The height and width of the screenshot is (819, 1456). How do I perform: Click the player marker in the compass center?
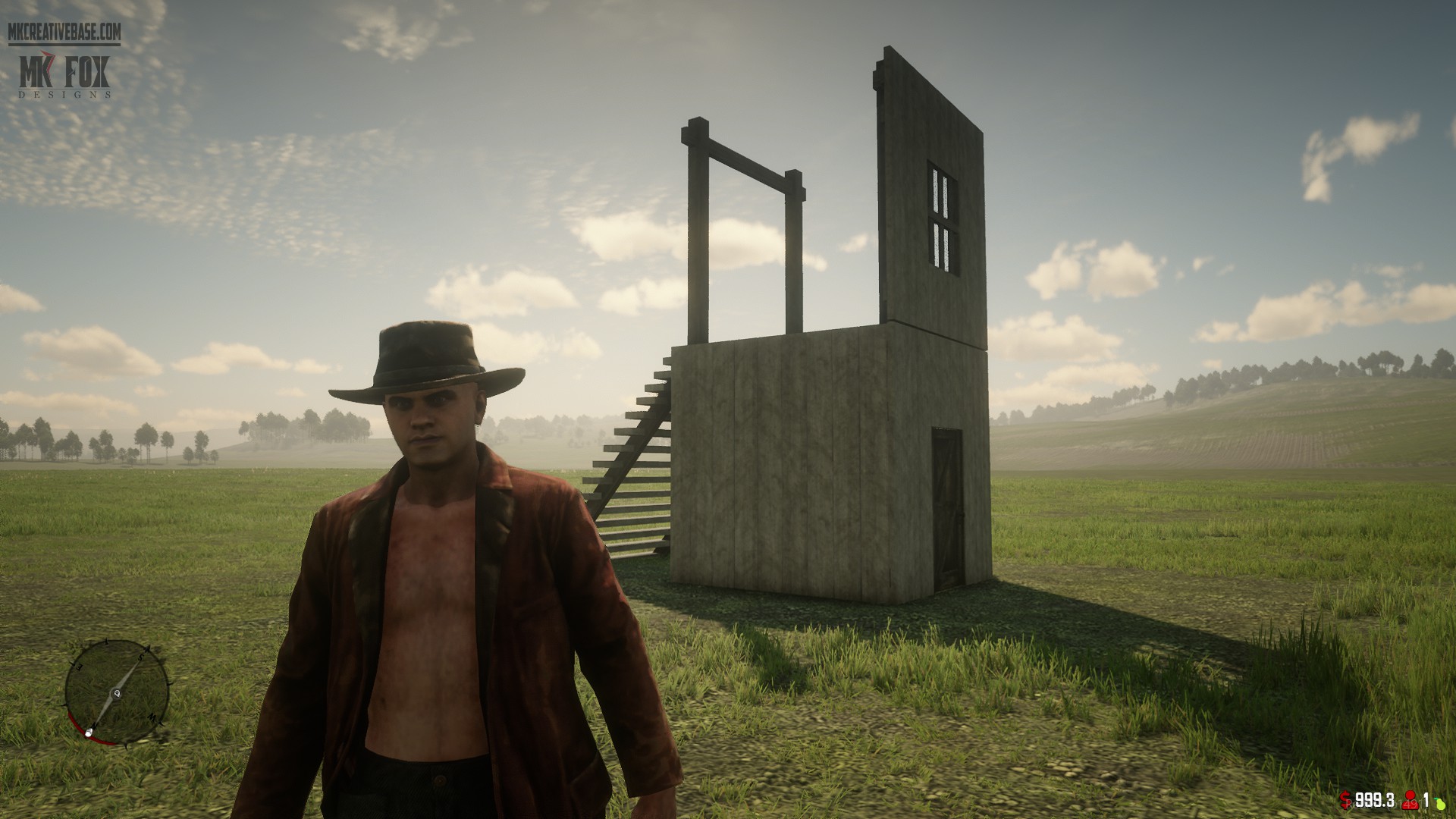coord(118,693)
